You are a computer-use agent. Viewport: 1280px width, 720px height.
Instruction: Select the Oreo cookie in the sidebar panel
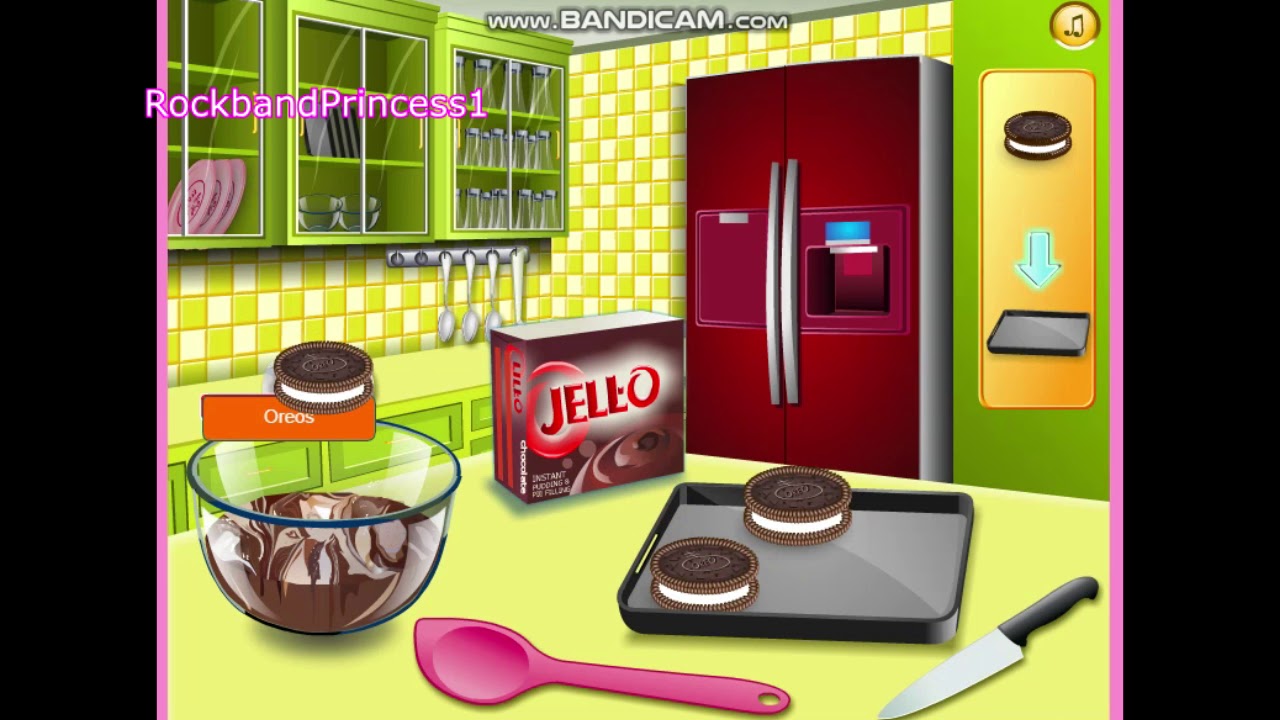1036,135
